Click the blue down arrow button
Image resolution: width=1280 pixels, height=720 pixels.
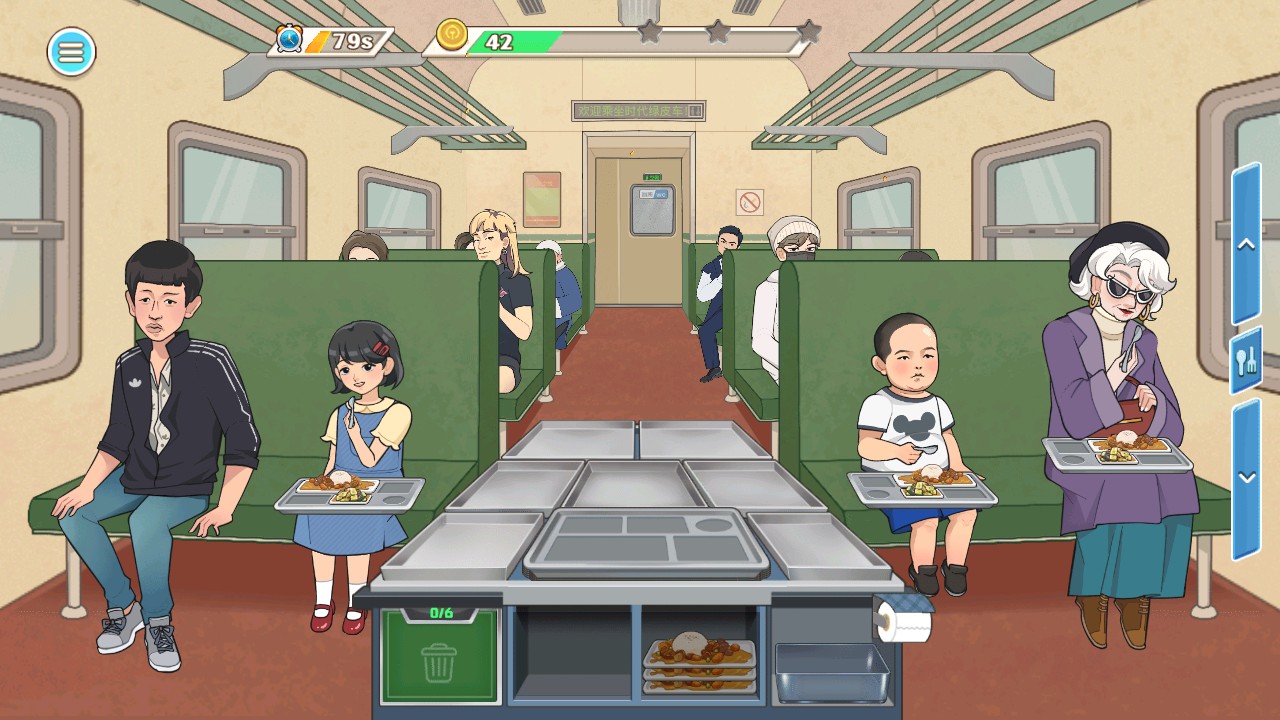coord(1246,478)
